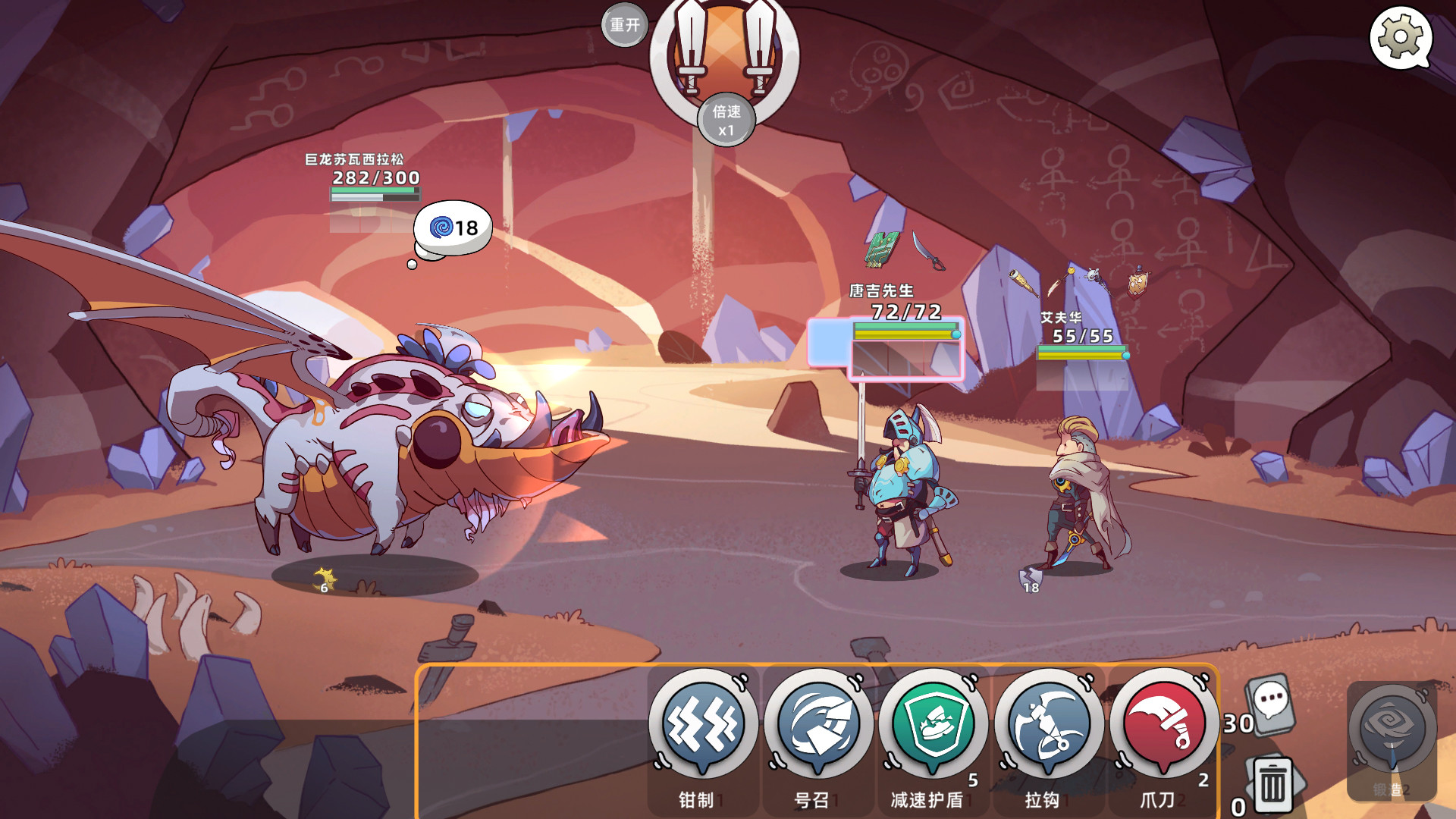Open the discard pile trash can
Image resolution: width=1456 pixels, height=819 pixels.
pos(1273,786)
